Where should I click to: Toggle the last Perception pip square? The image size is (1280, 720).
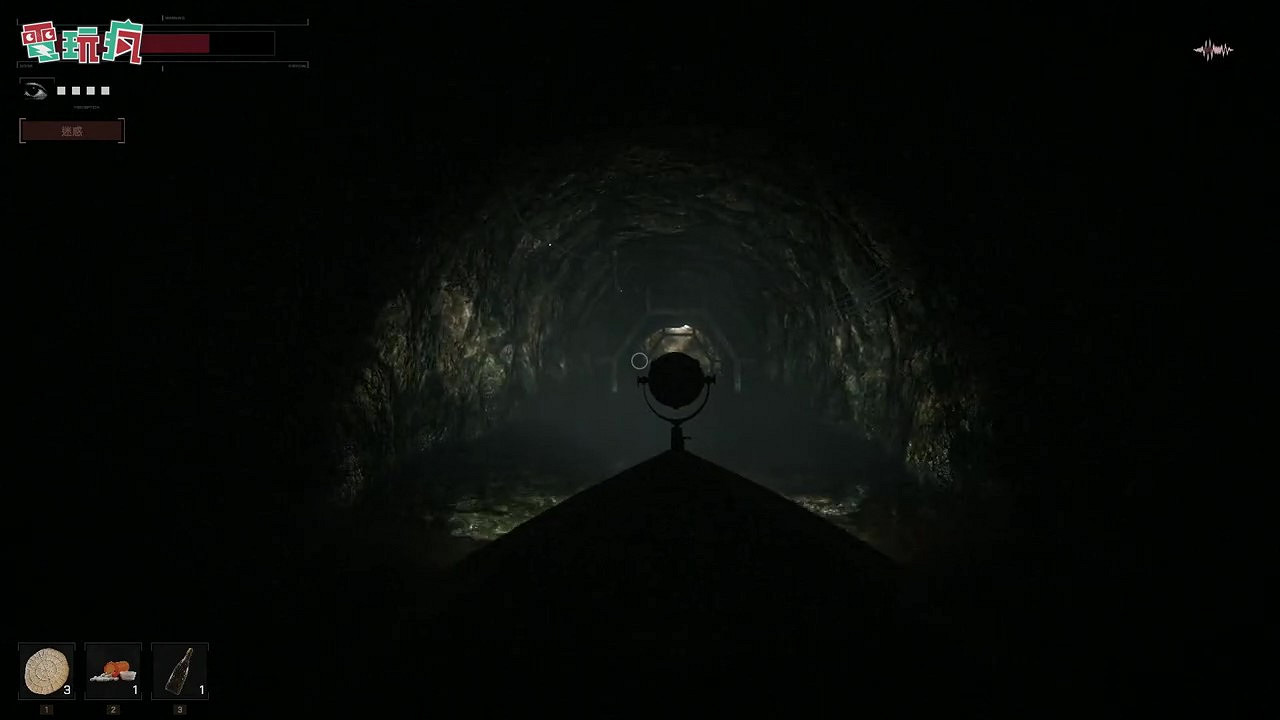tap(104, 90)
